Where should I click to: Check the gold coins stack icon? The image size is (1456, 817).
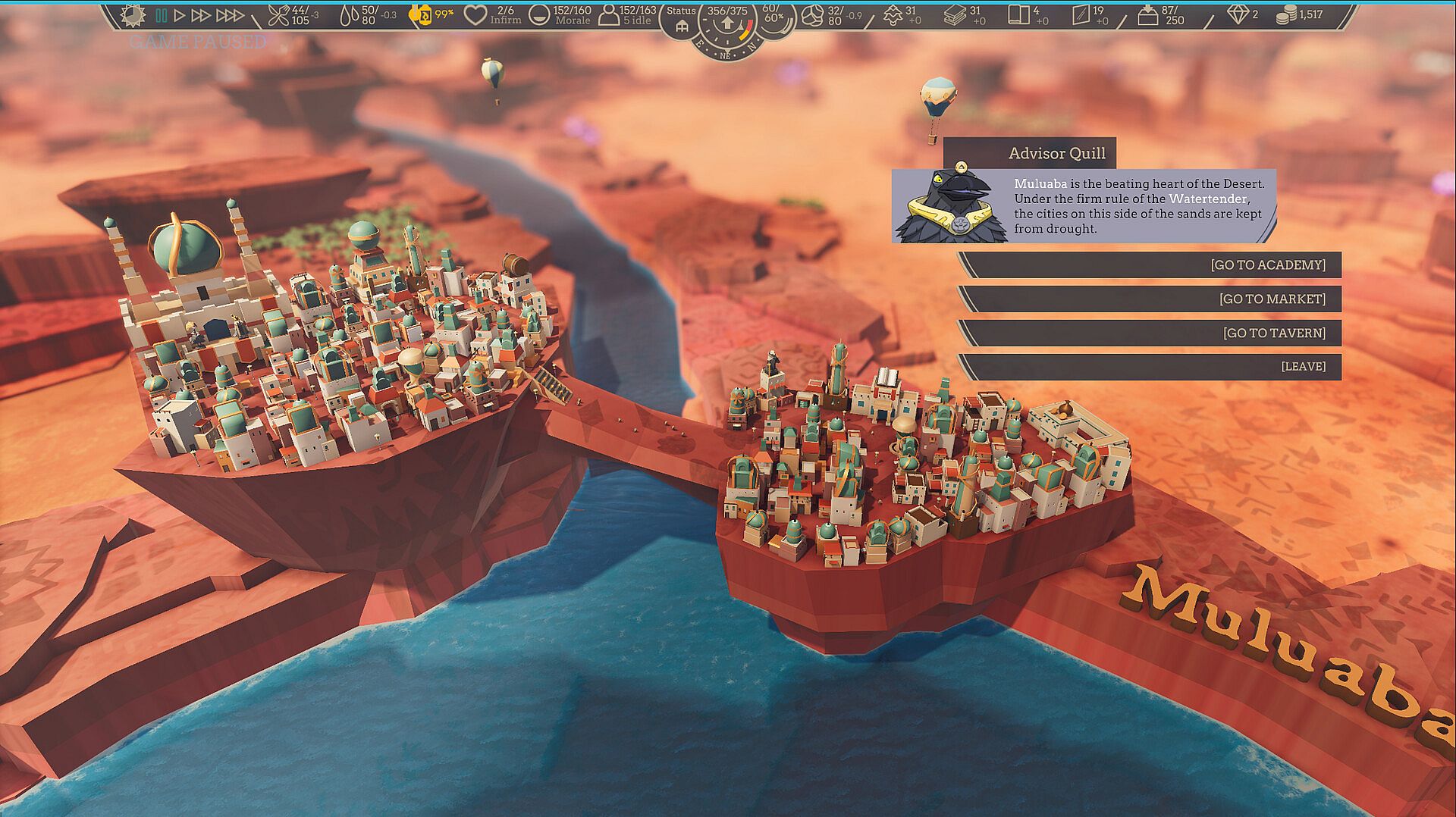tap(1285, 14)
